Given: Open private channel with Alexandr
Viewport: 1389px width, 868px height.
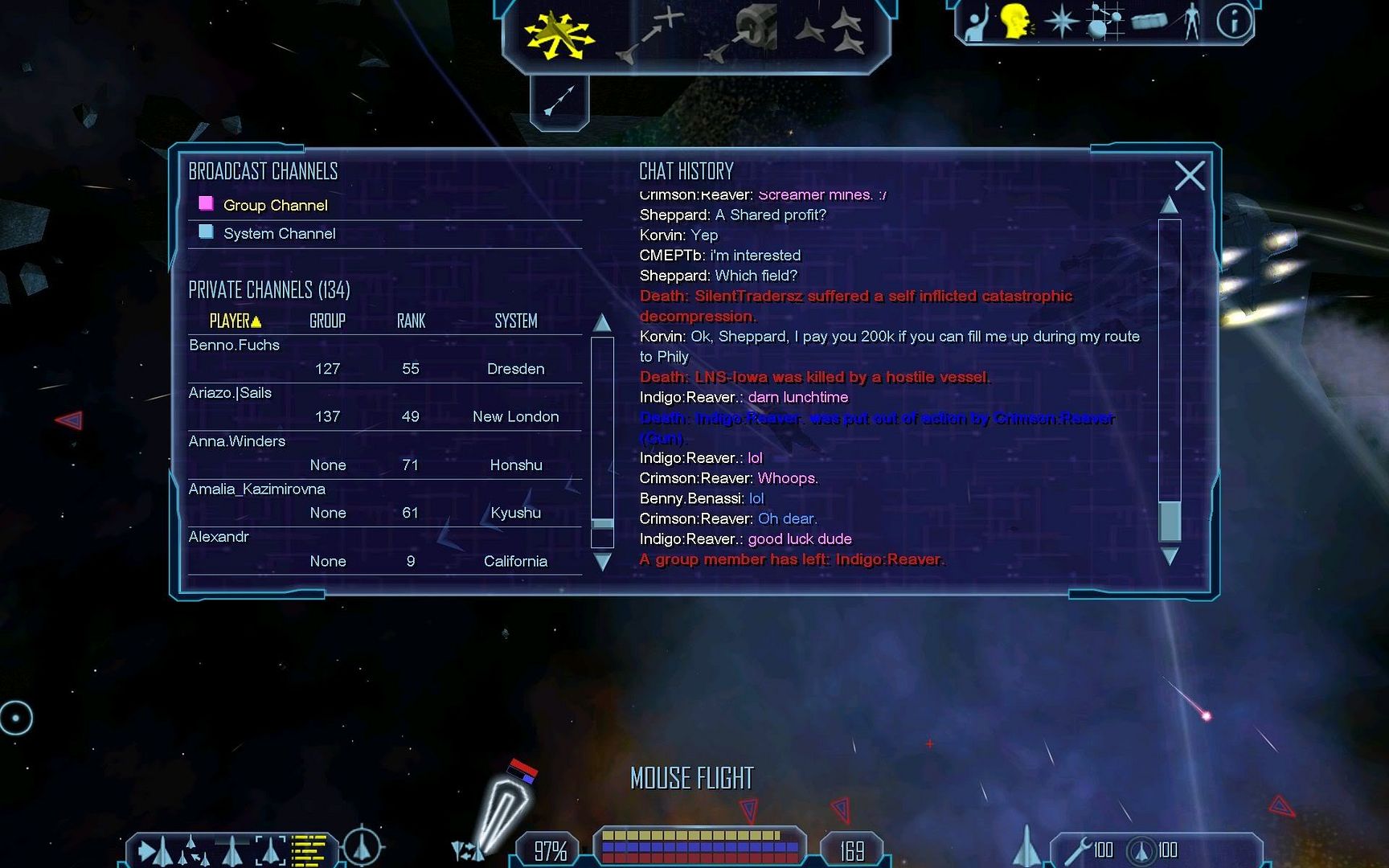Looking at the screenshot, I should (219, 537).
